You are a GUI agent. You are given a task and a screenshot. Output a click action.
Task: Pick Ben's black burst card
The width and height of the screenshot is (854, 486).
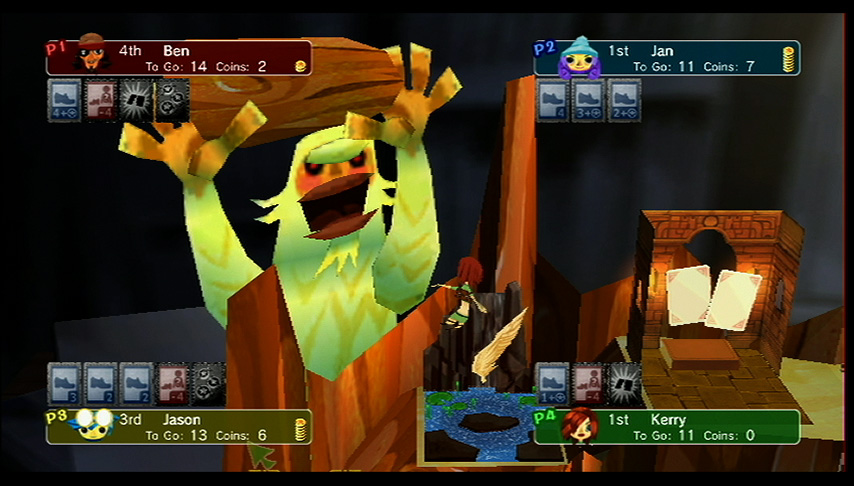pos(137,101)
